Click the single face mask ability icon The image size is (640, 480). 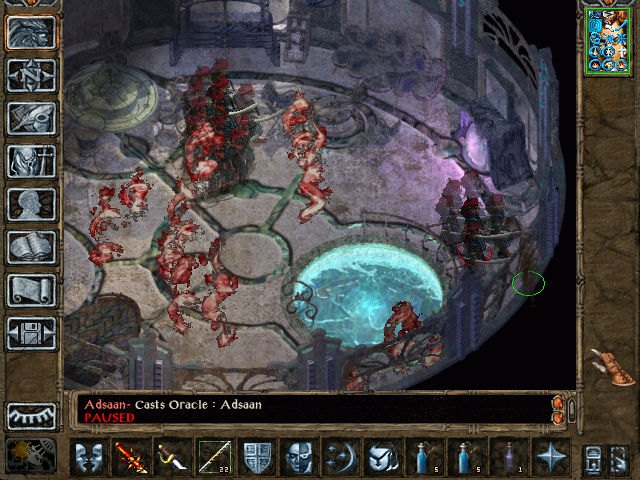298,457
